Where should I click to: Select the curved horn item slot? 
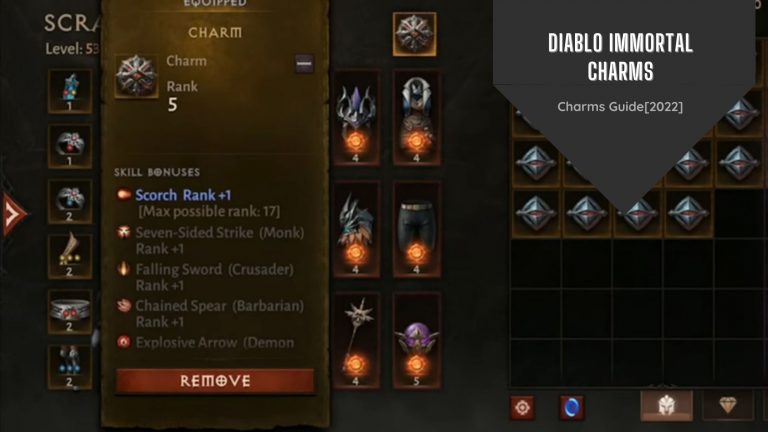70,255
